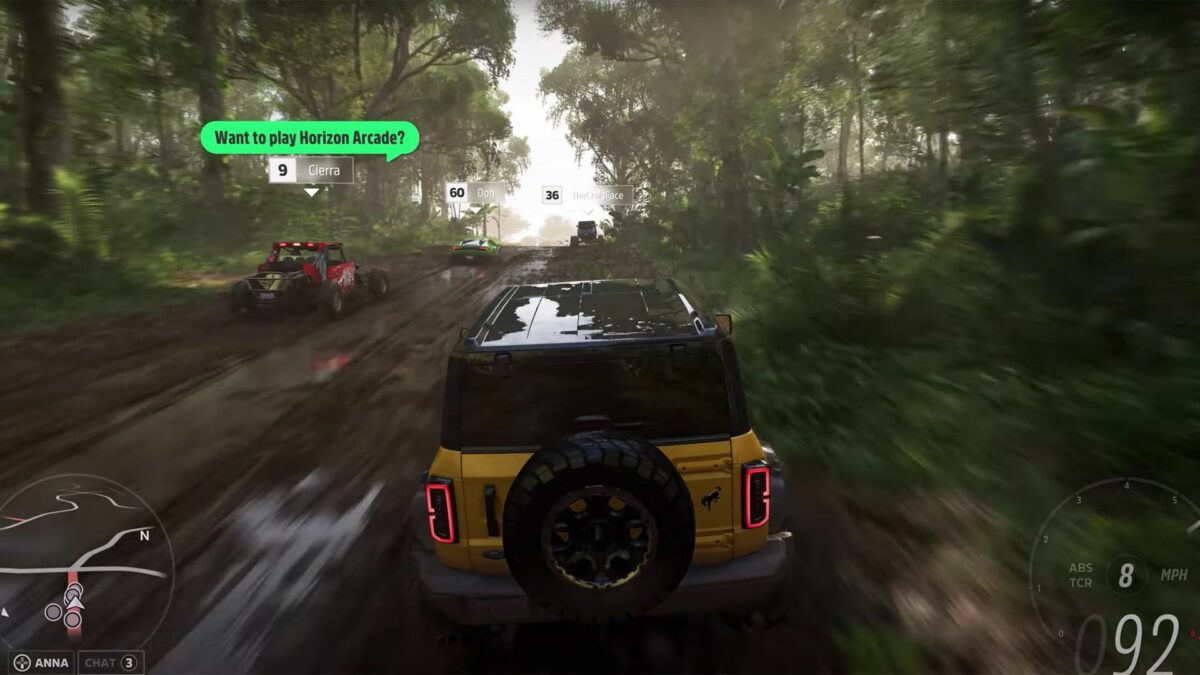
Task: Select Cierra's player name tag
Action: [x=311, y=170]
